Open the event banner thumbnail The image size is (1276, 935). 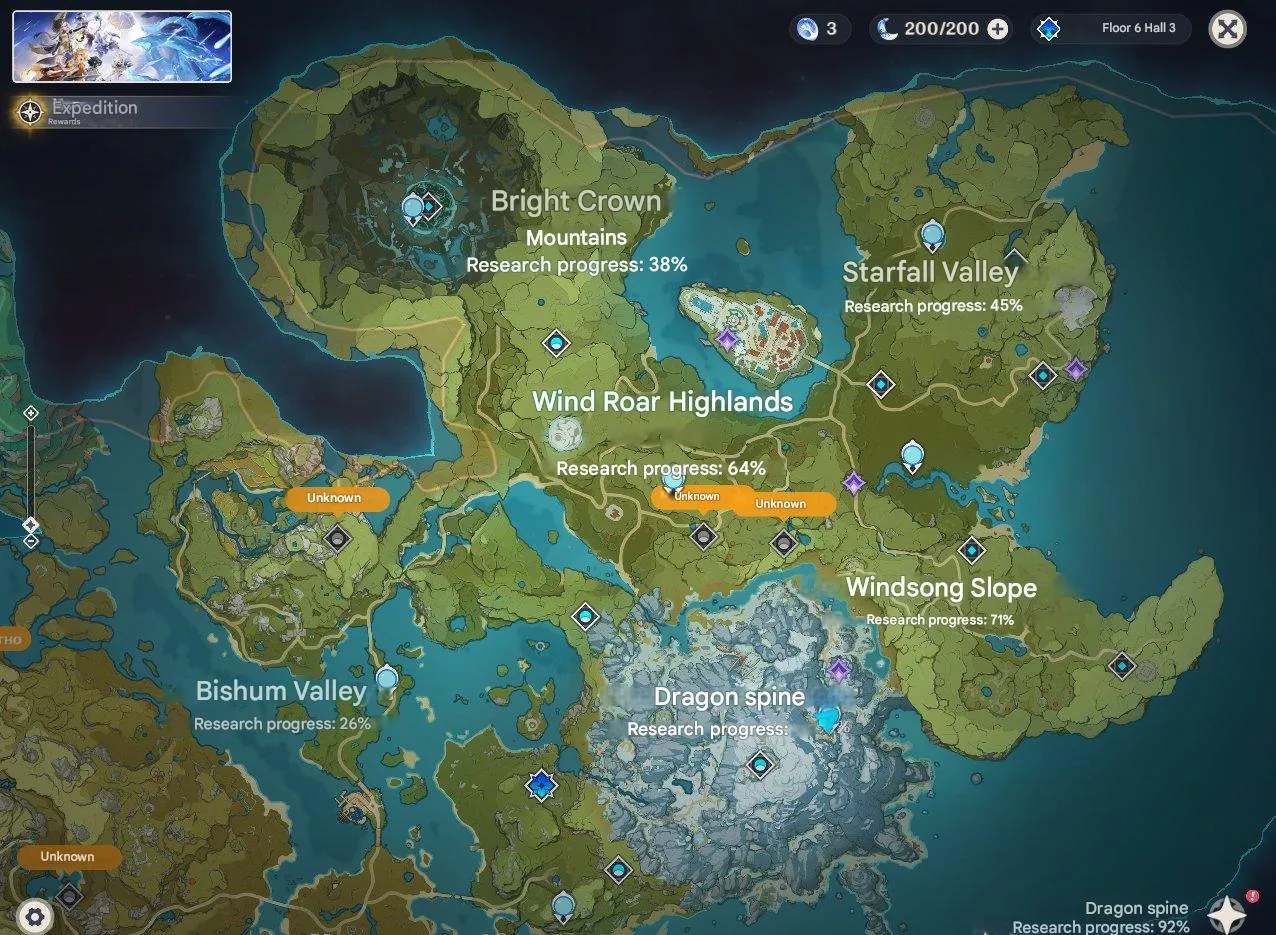(x=122, y=46)
